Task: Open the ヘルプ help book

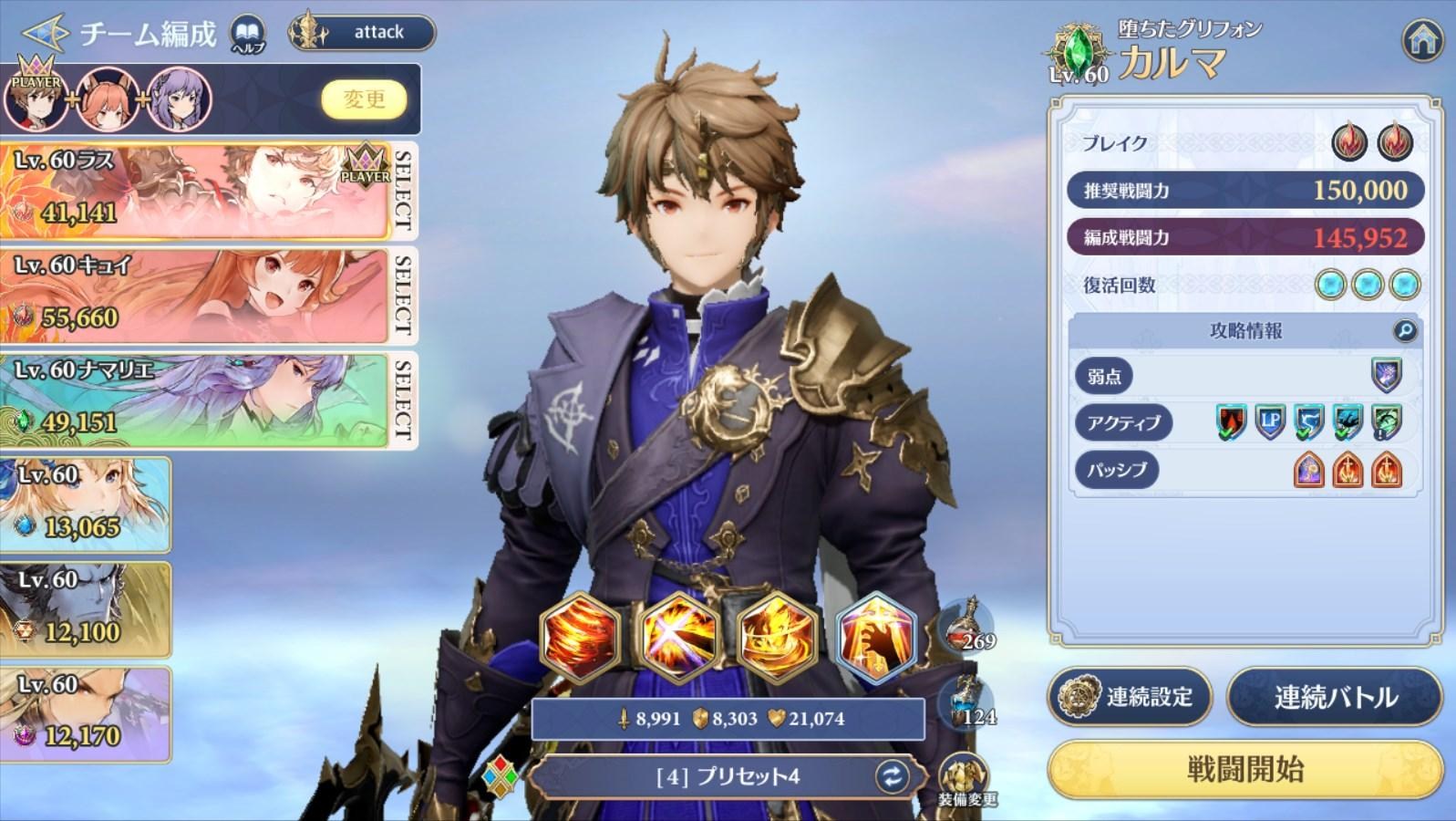Action: (247, 35)
